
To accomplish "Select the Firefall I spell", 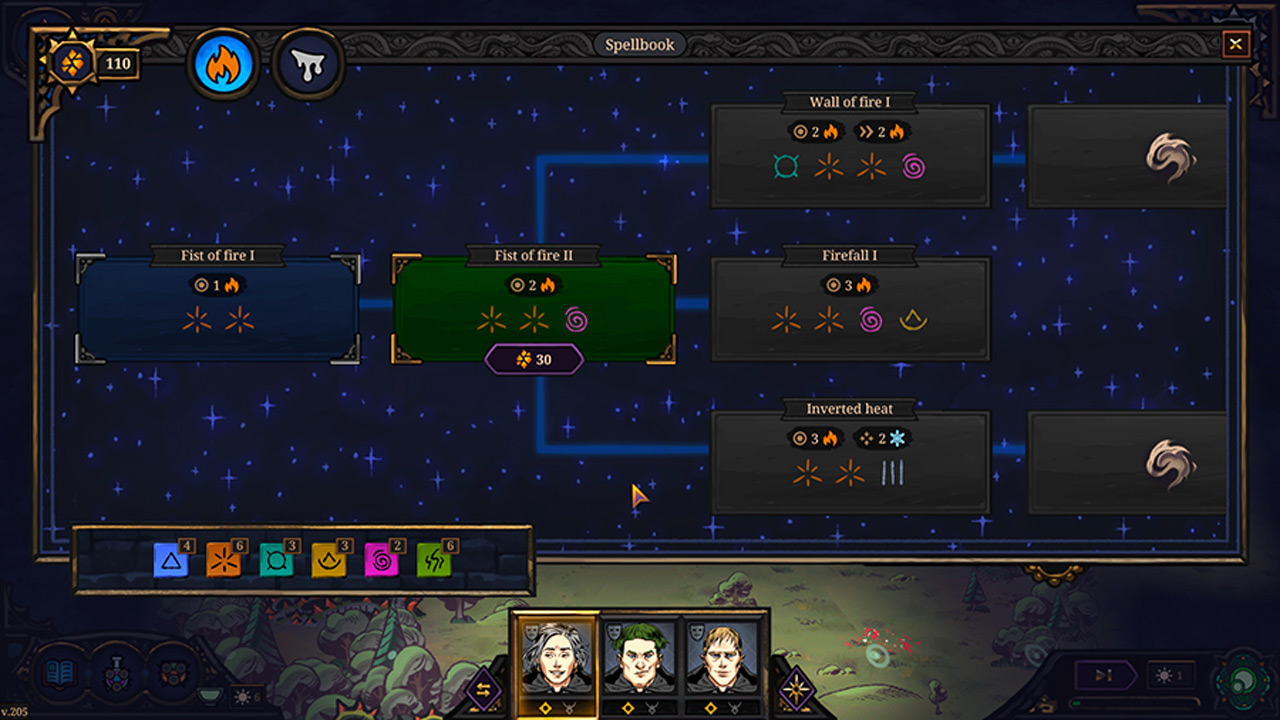I will (x=850, y=310).
